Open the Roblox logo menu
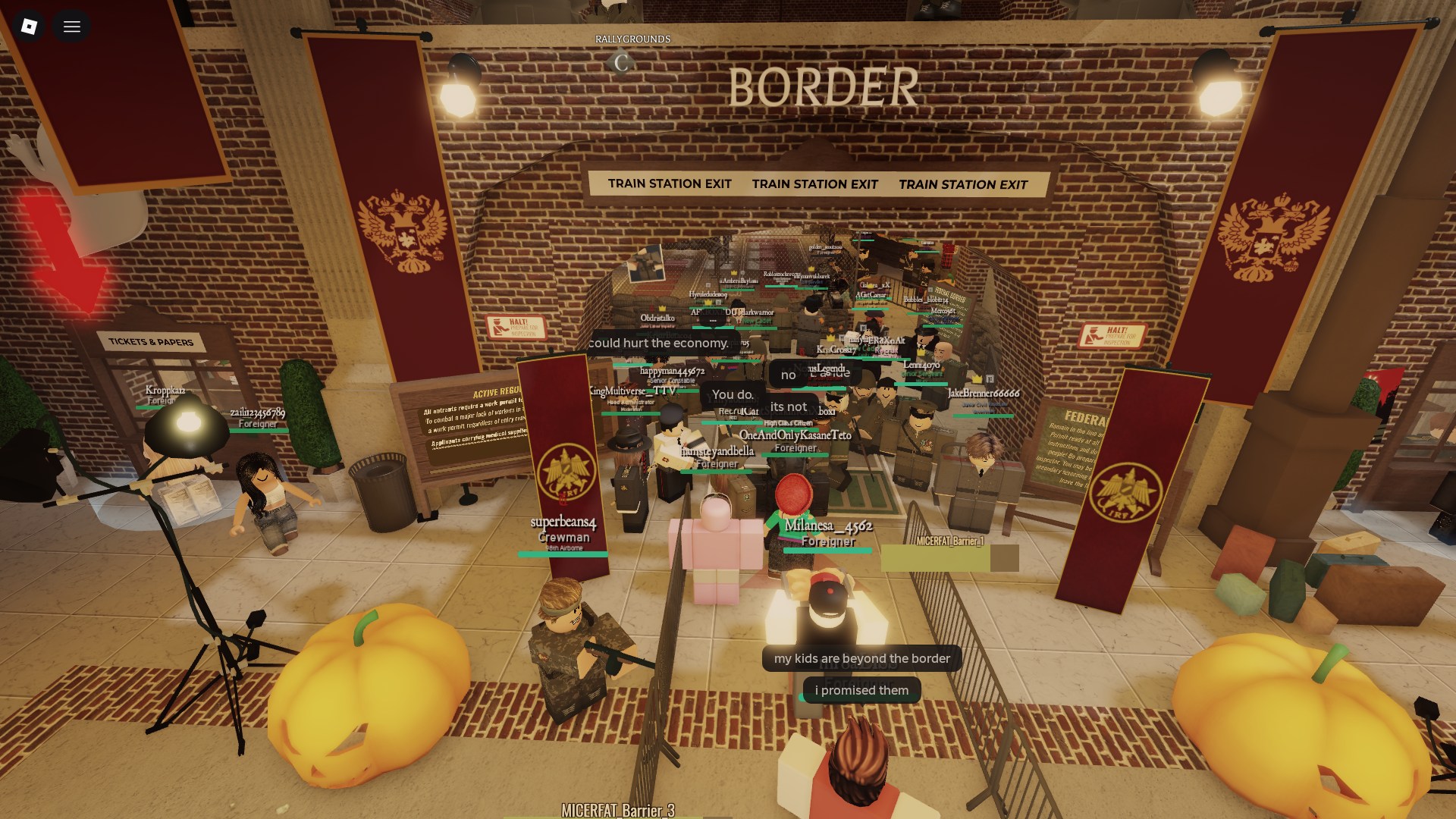Image resolution: width=1456 pixels, height=819 pixels. [29, 27]
